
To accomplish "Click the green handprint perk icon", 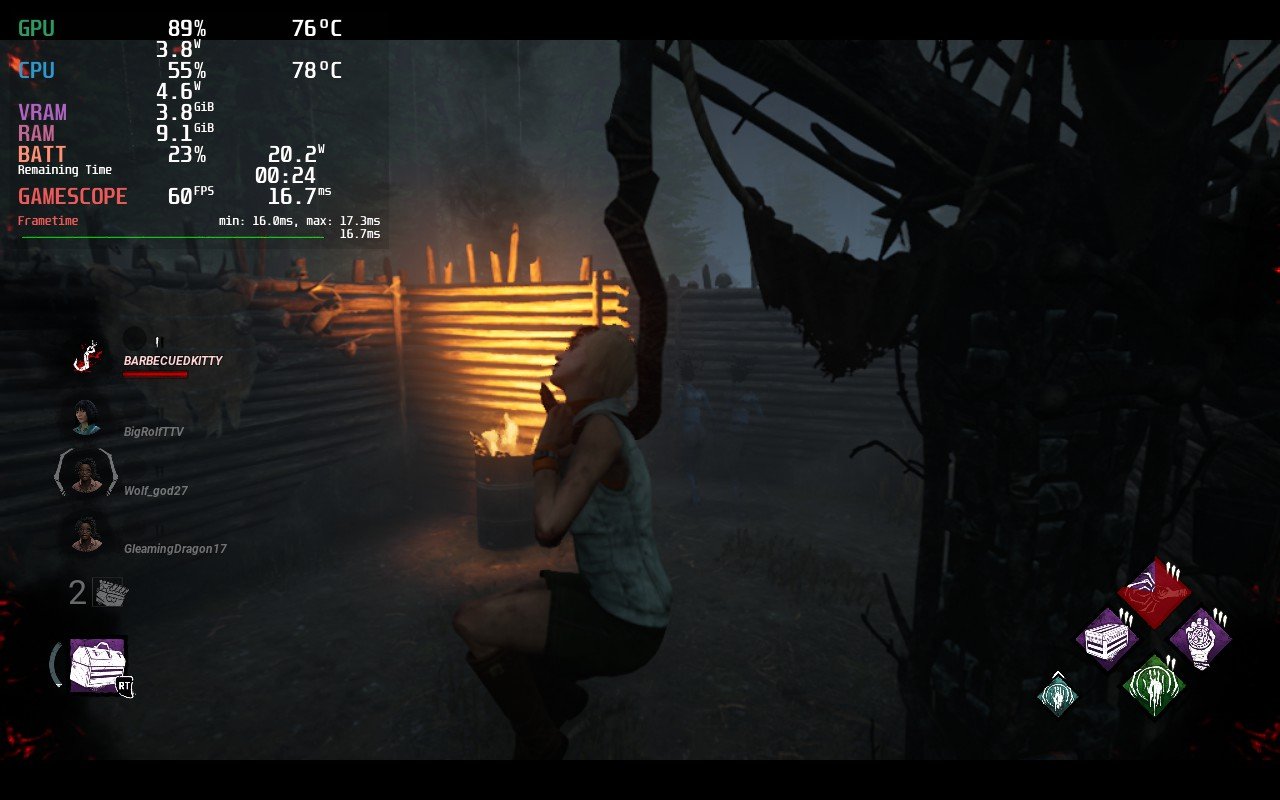I will 1155,685.
